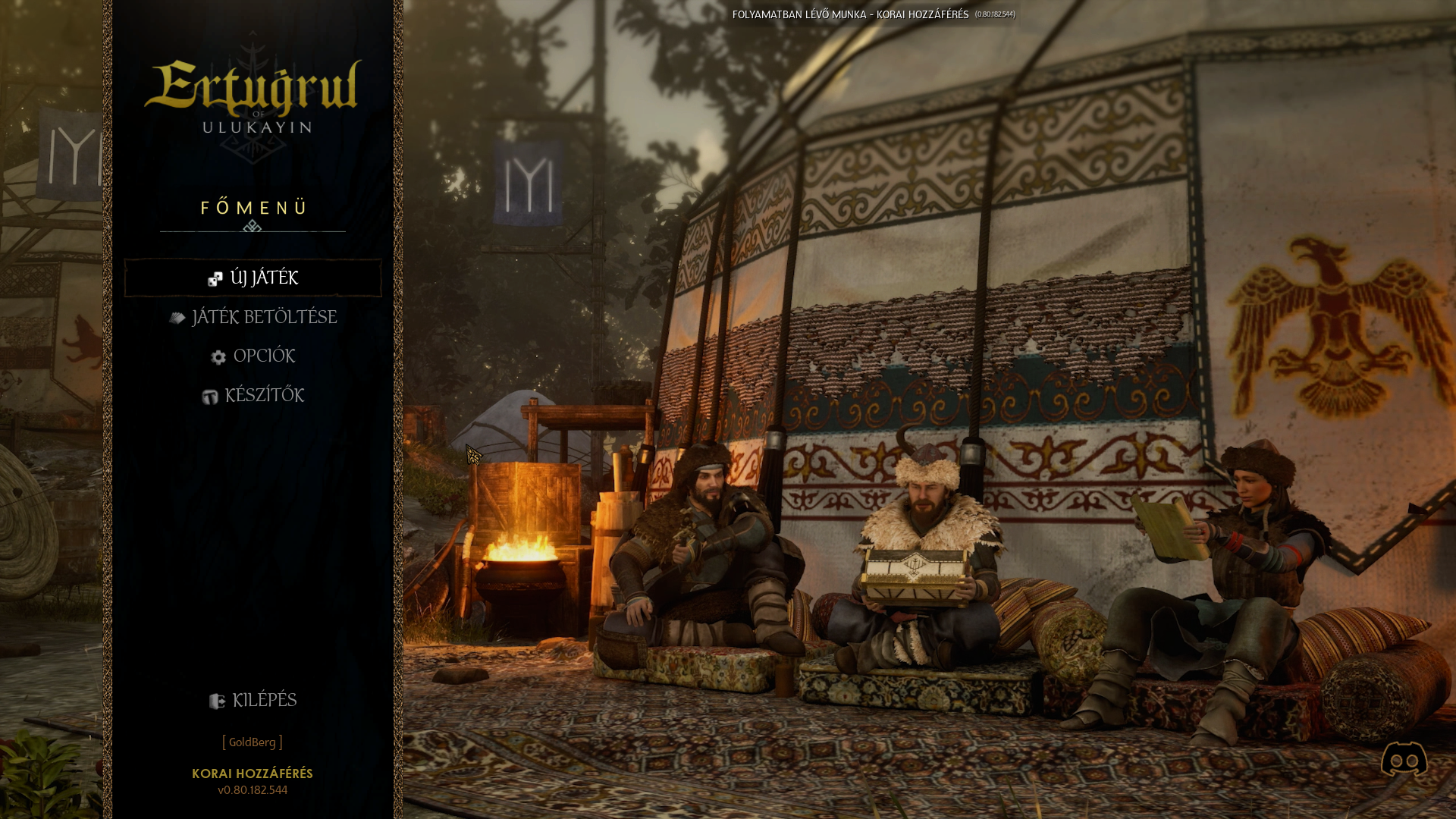This screenshot has height=819, width=1456.
Task: Open the Discord icon link
Action: 1404,759
